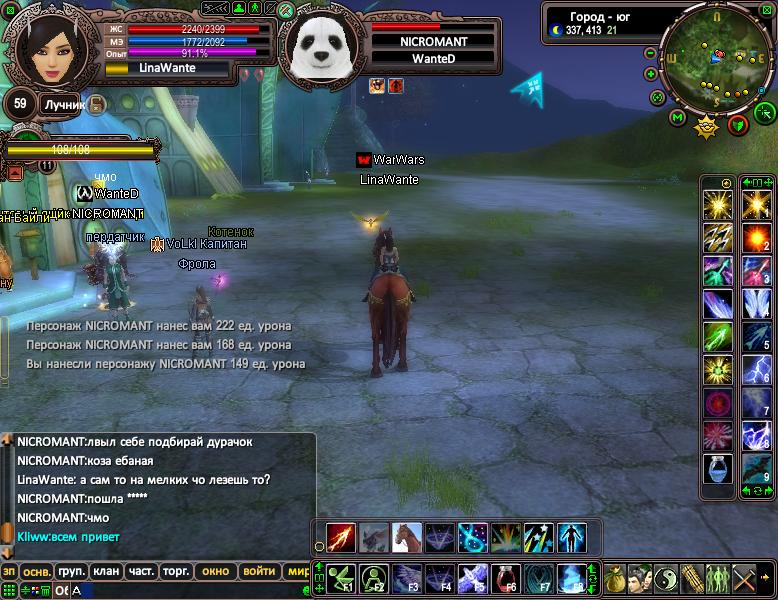Select the "осн." chat tab

(x=37, y=572)
